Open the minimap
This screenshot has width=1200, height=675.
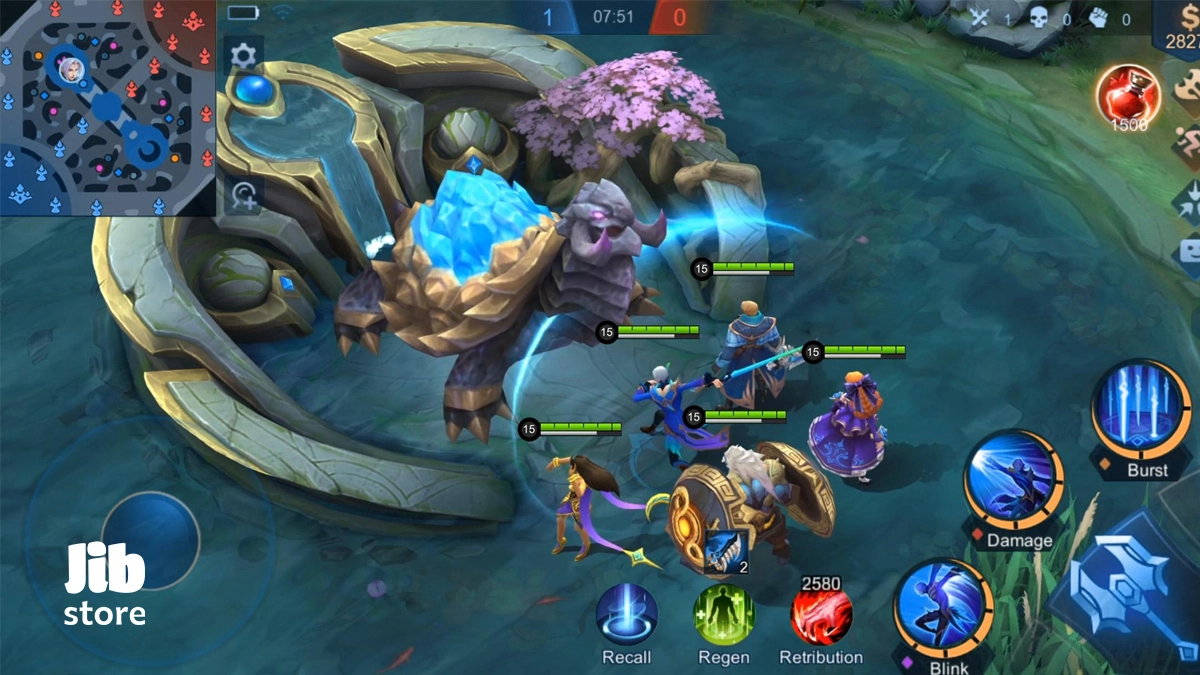[107, 107]
